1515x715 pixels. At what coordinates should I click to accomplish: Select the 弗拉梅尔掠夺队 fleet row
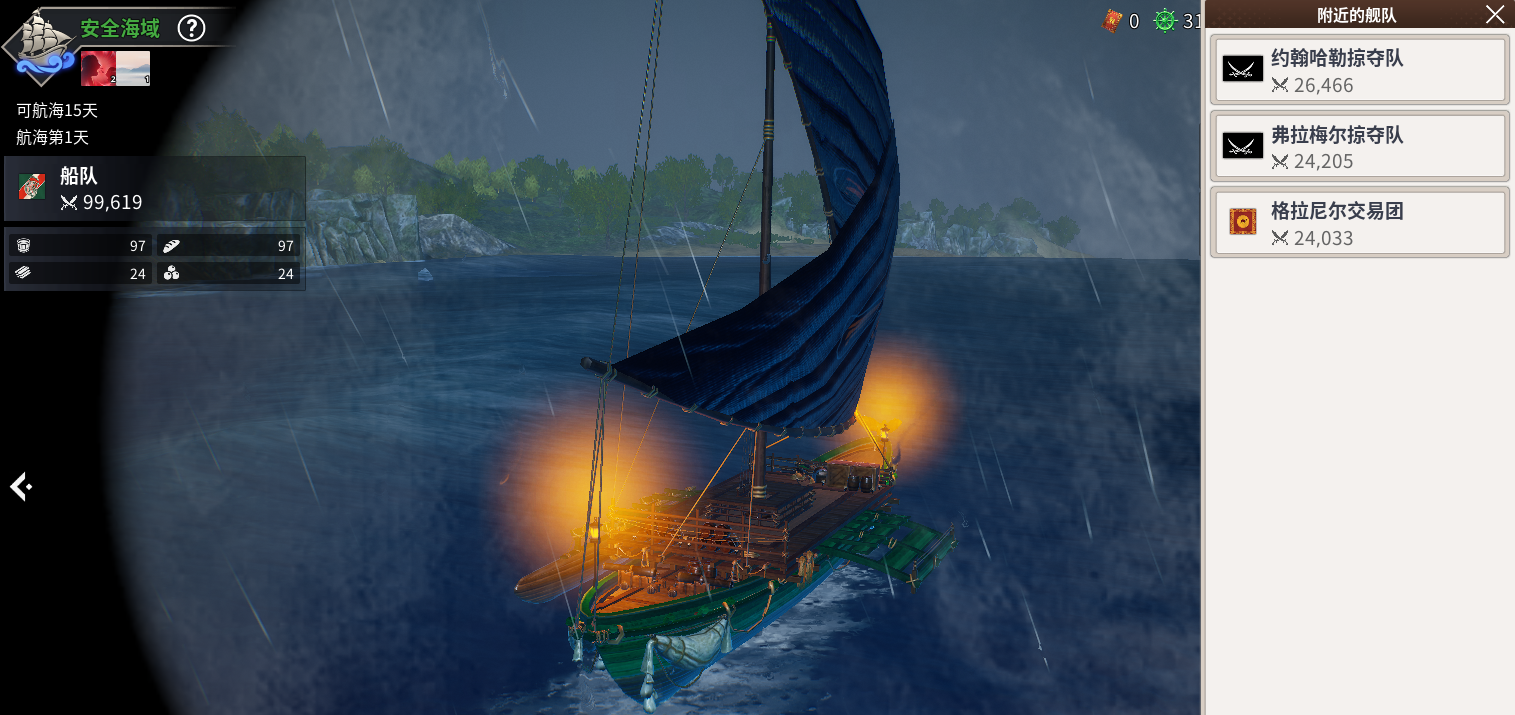point(1359,146)
